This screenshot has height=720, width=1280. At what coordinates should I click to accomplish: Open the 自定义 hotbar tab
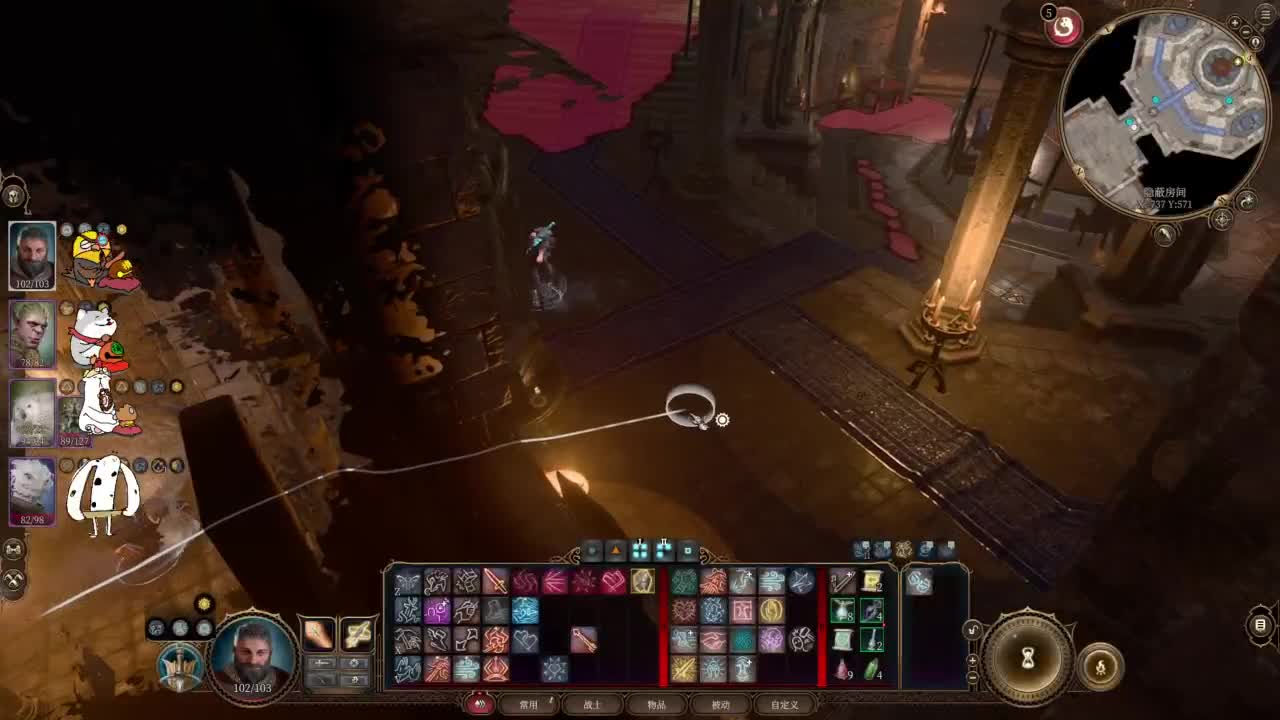(x=785, y=704)
